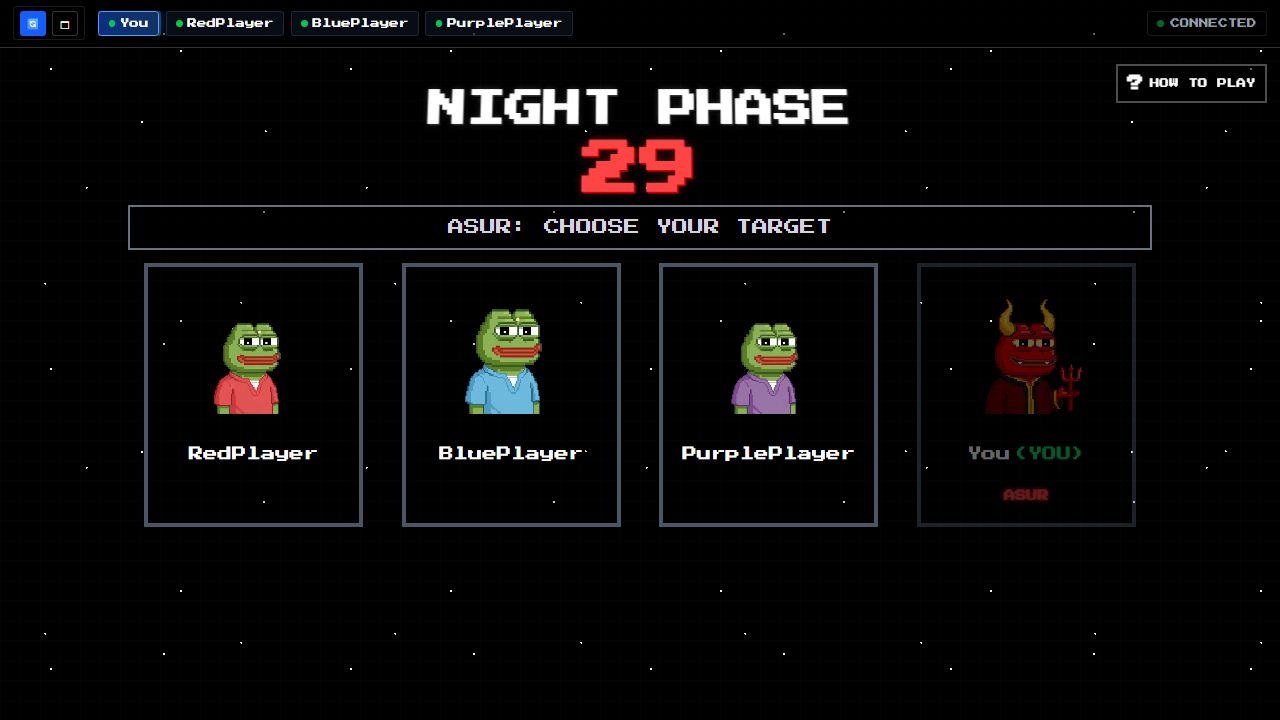Select the PurplePlayer tab
The width and height of the screenshot is (1280, 720).
coord(498,23)
